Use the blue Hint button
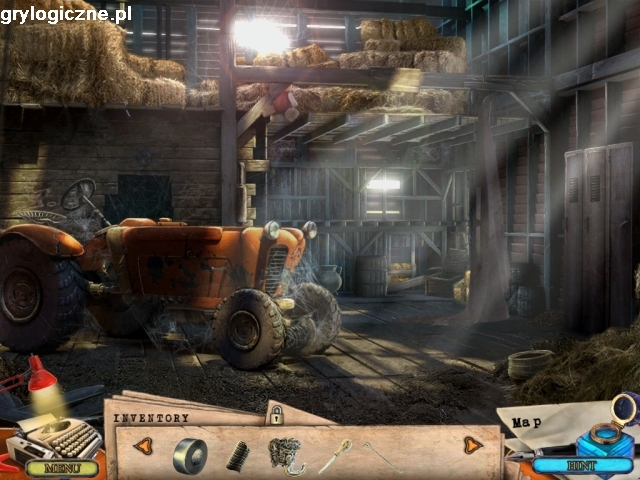640x480 pixels. (581, 466)
